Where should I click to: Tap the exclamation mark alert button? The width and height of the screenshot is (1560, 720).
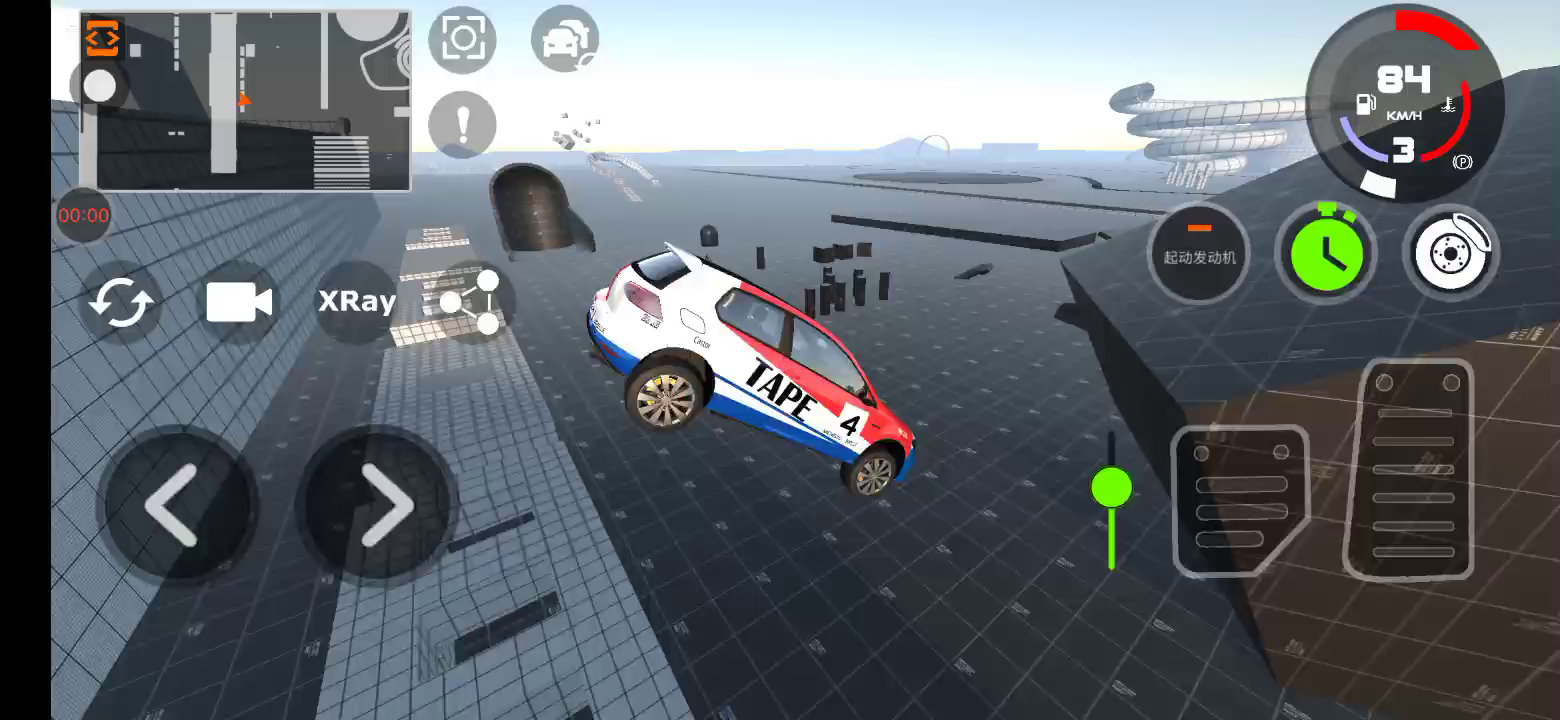coord(462,125)
